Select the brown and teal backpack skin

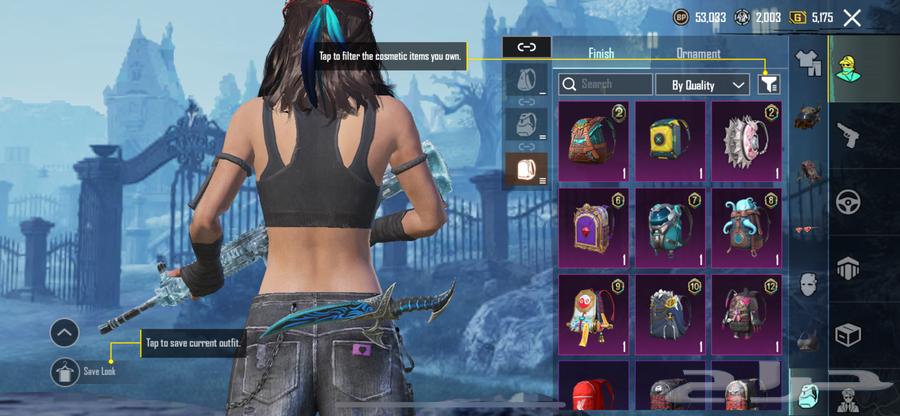coord(592,141)
